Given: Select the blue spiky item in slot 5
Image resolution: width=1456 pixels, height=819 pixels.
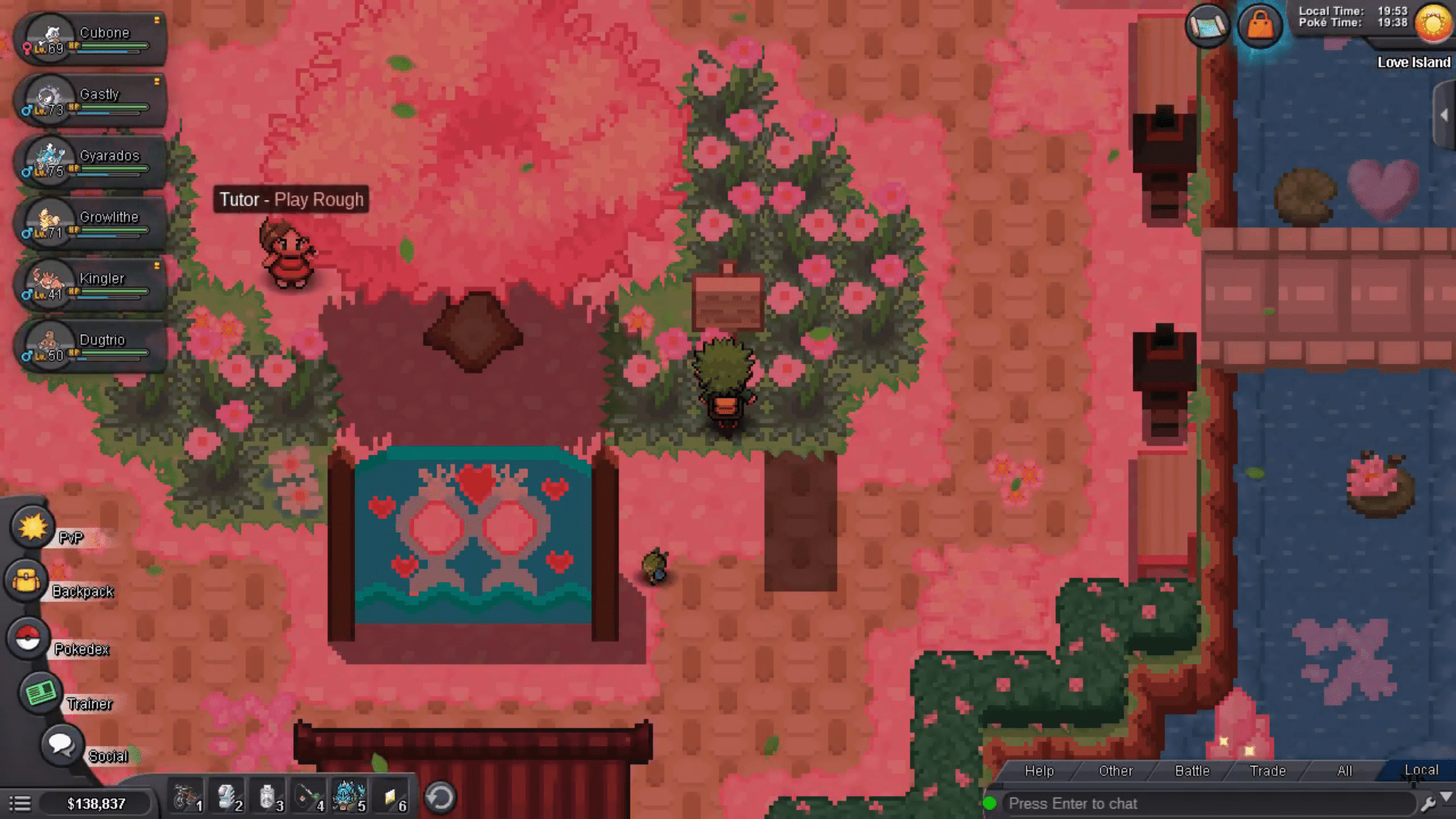Looking at the screenshot, I should 349,798.
